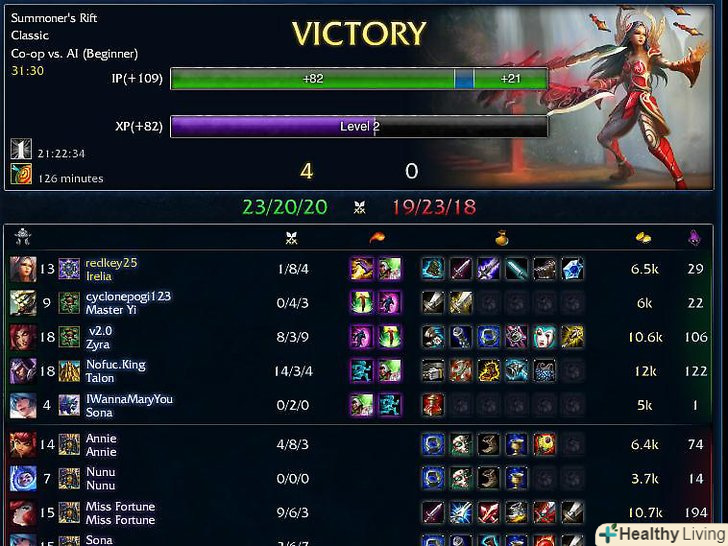Open the Healthy Living watermark link
The height and width of the screenshot is (546, 728).
660,533
